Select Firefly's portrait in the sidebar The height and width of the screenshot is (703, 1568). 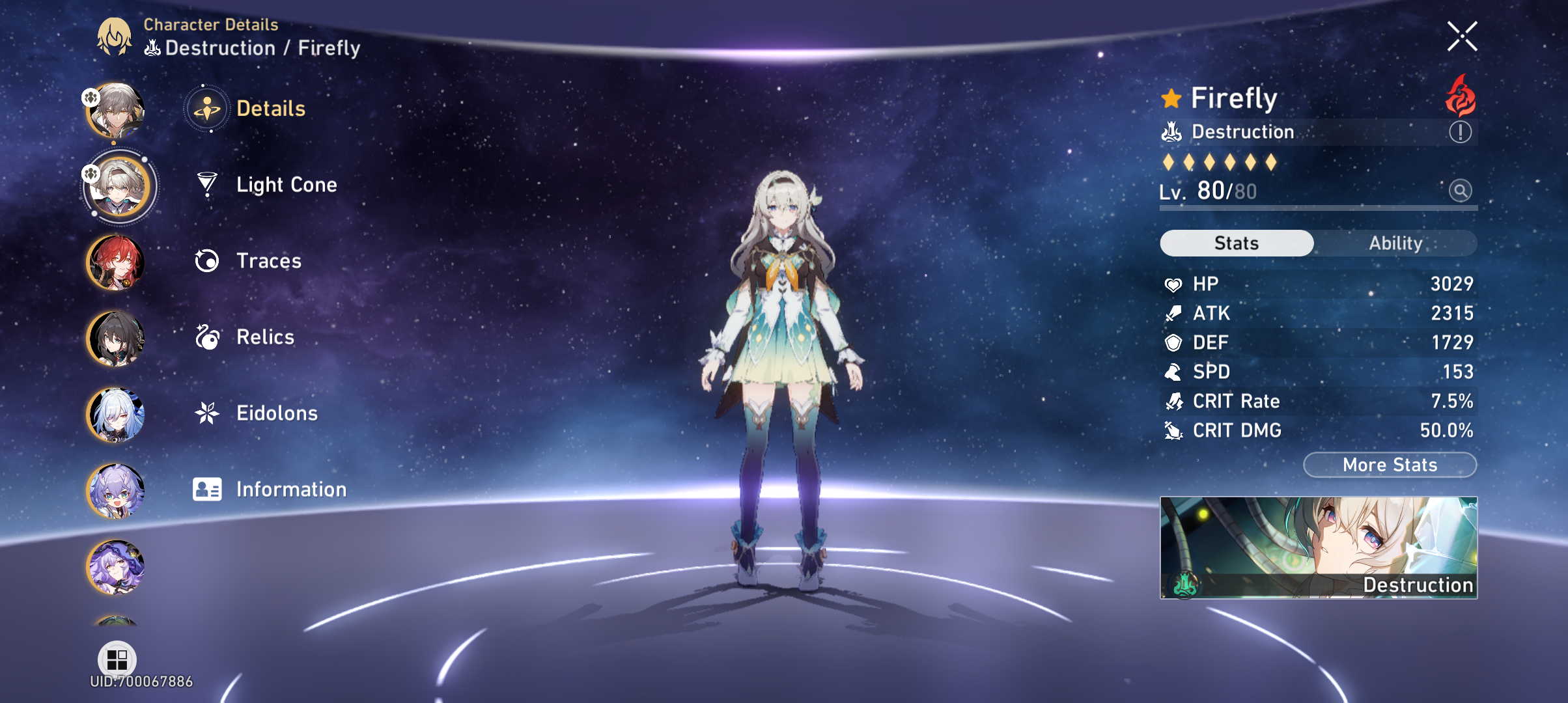(119, 186)
